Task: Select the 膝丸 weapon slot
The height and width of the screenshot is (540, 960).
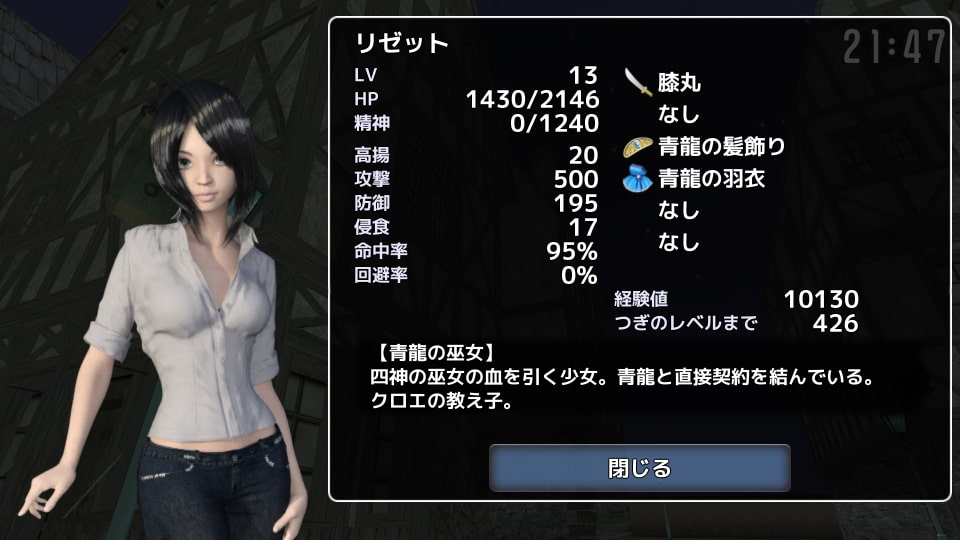Action: (678, 83)
